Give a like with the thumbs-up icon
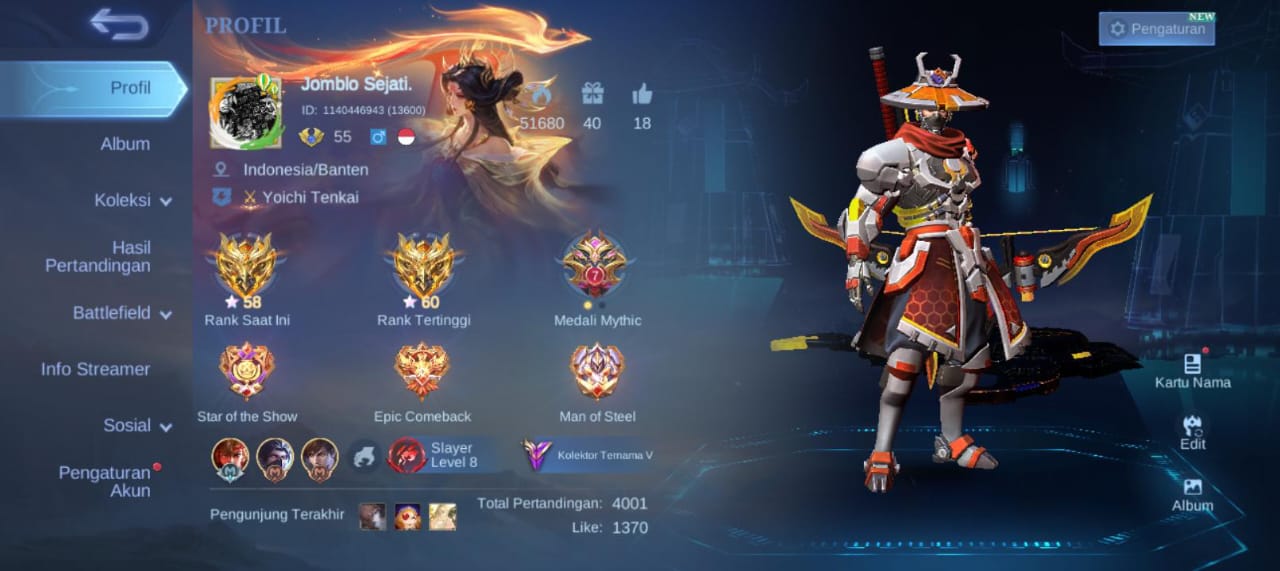 (642, 95)
